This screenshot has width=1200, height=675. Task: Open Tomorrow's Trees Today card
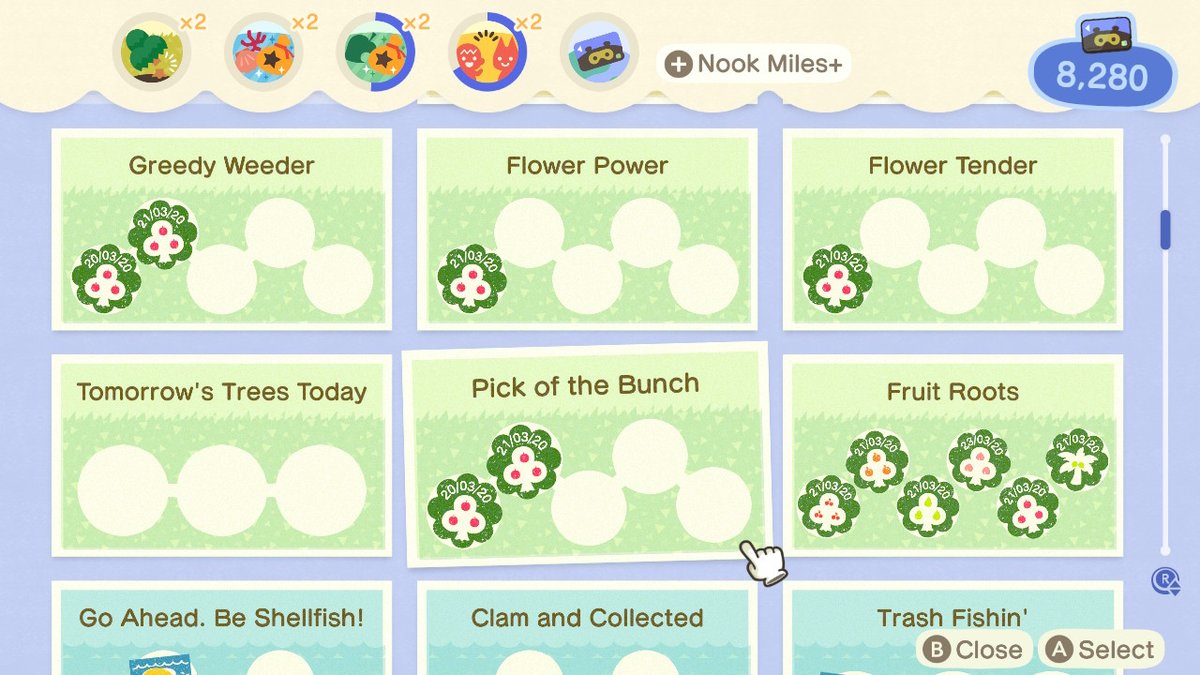(221, 454)
